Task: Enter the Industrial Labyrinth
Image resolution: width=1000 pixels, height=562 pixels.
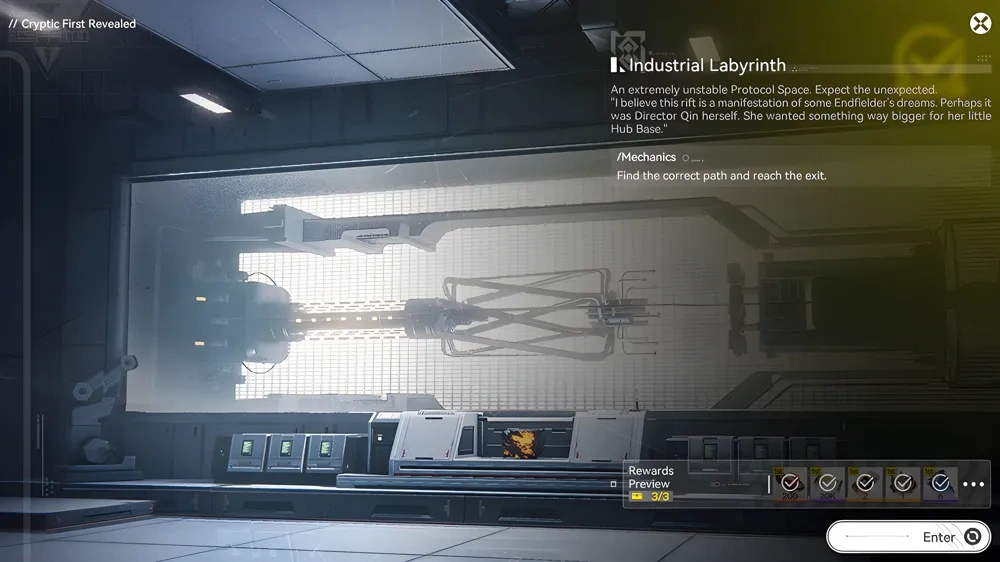Action: click(908, 537)
